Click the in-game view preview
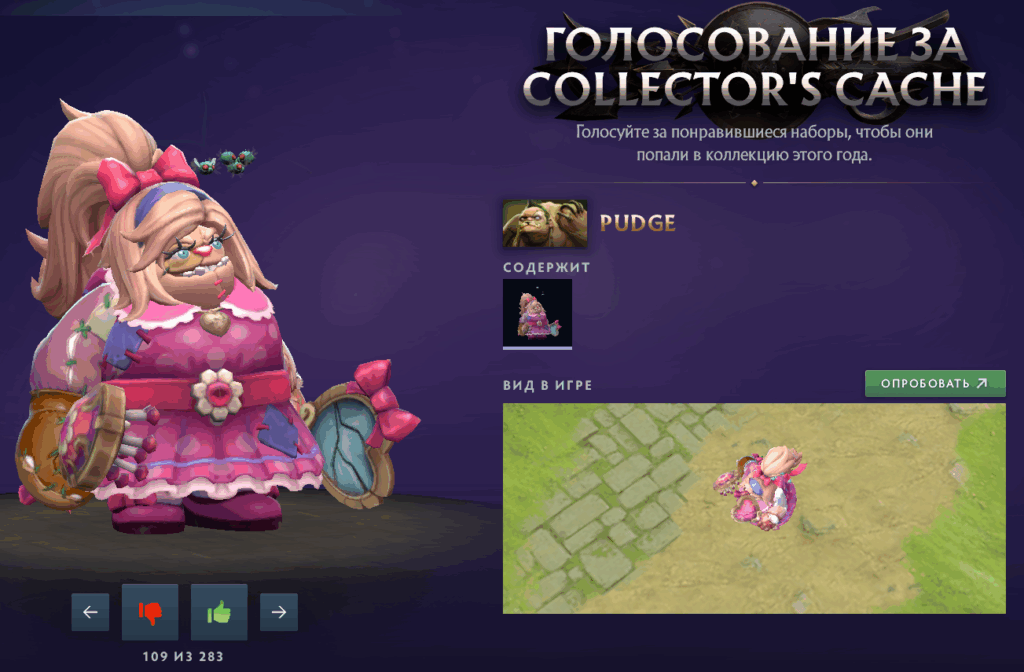The width and height of the screenshot is (1024, 672). 754,508
